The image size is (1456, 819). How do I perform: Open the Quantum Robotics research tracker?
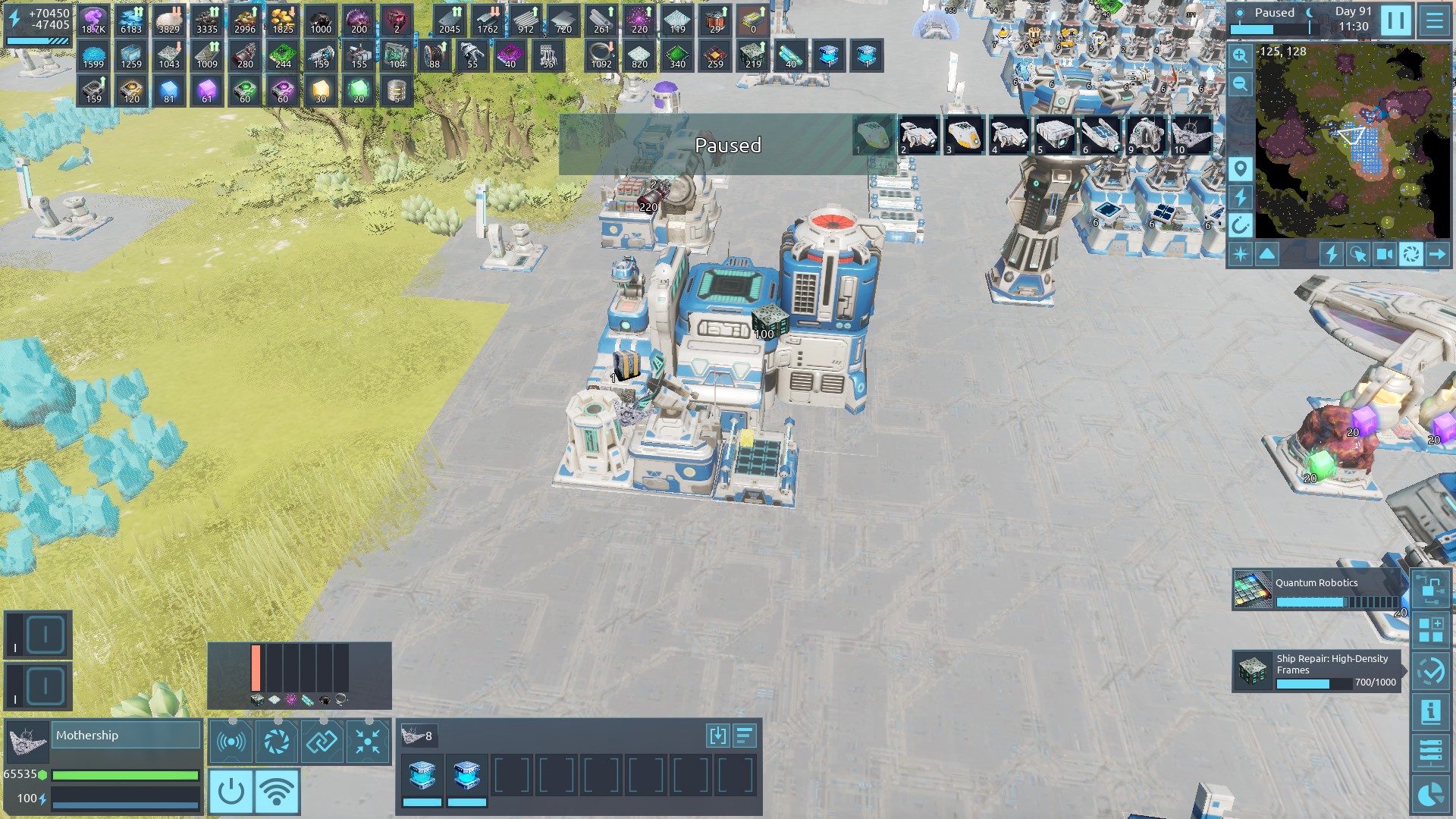1317,591
